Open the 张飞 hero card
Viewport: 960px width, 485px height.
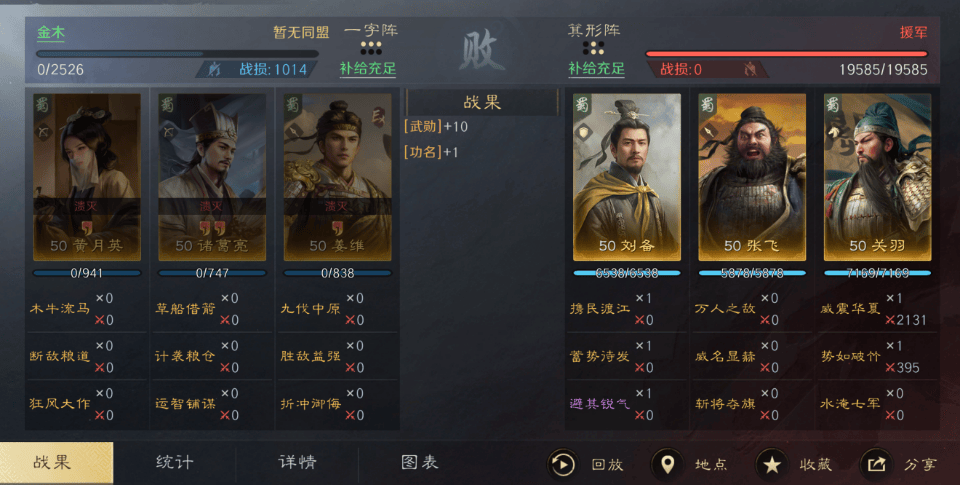pos(752,177)
